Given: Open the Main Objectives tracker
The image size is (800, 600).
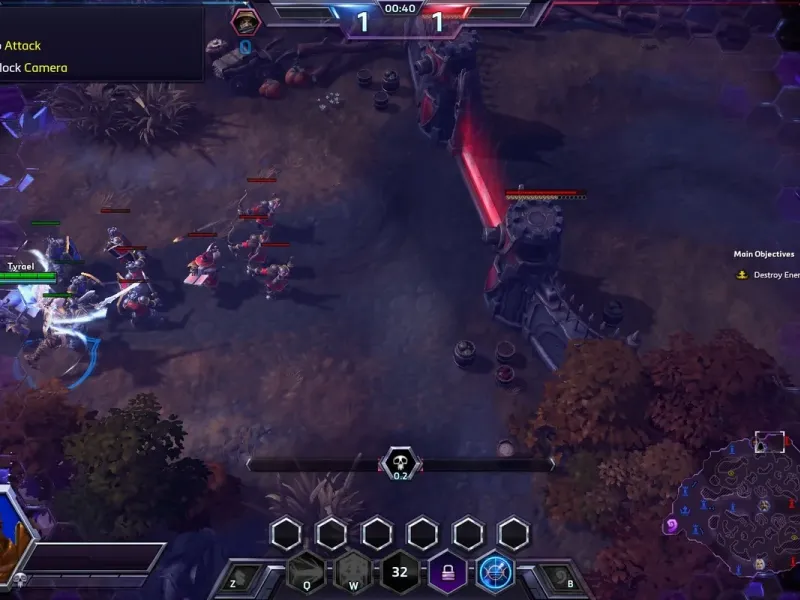Looking at the screenshot, I should click(x=765, y=254).
